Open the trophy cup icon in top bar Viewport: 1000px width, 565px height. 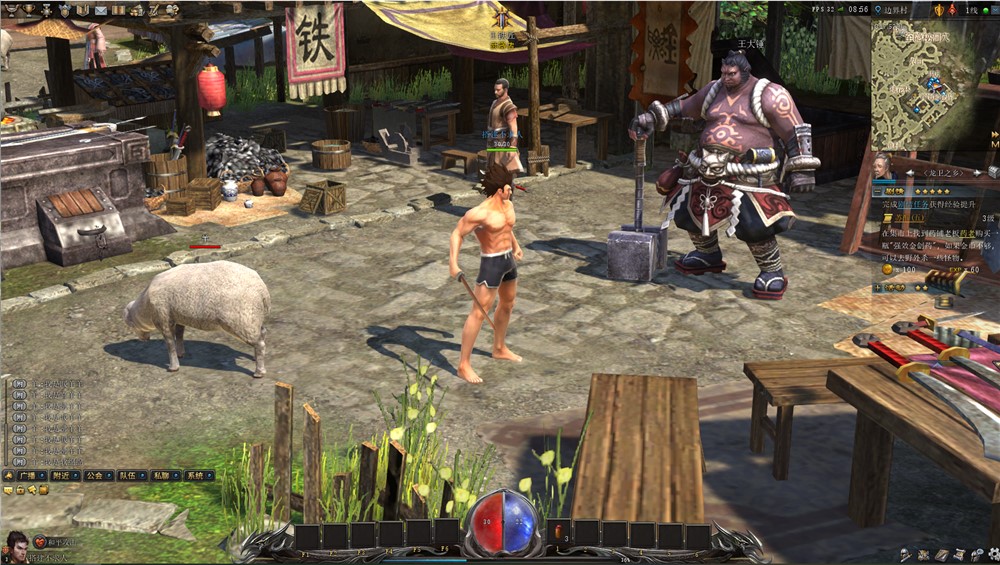coord(28,10)
